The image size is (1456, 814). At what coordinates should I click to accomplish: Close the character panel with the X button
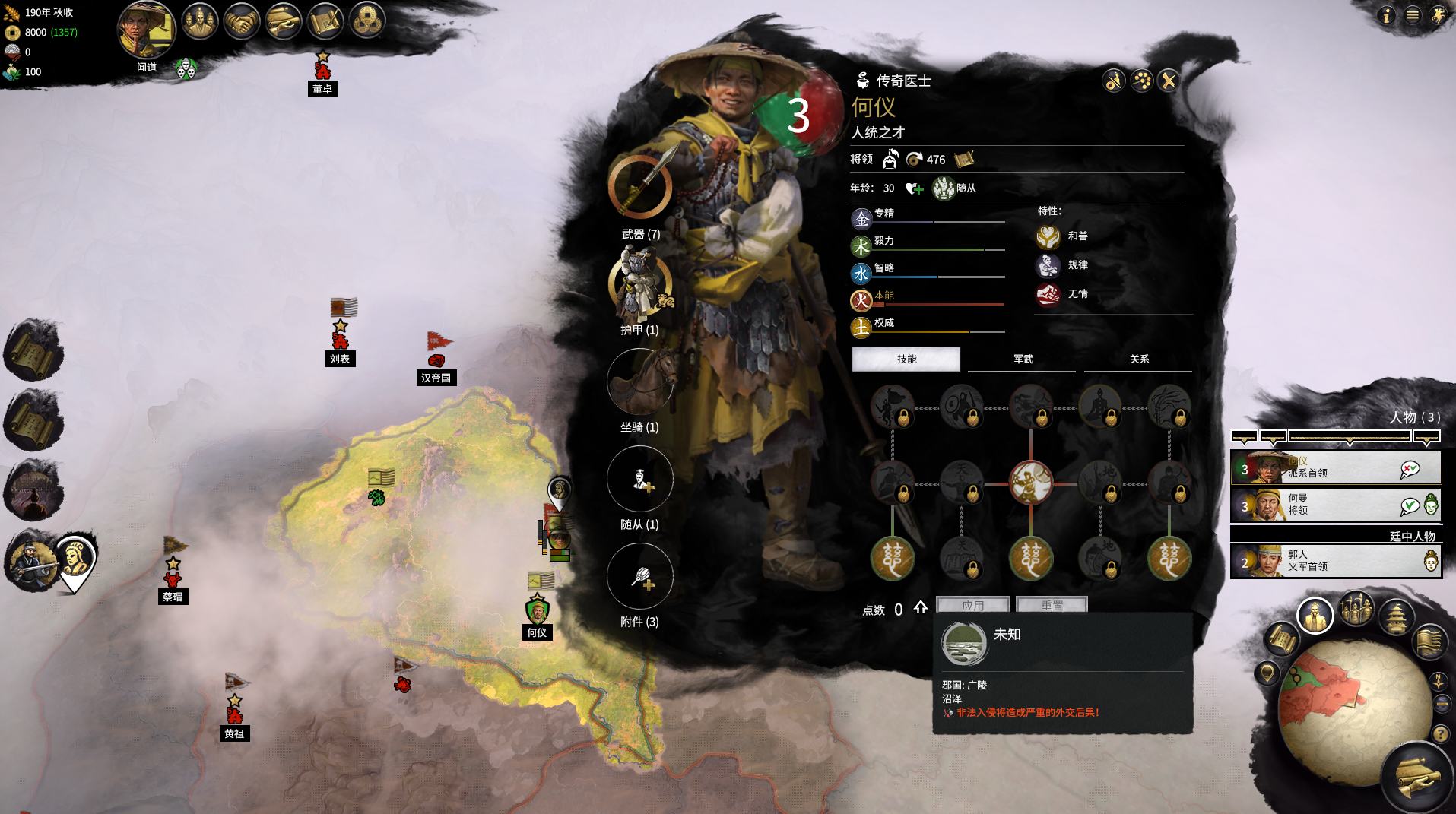(1169, 81)
